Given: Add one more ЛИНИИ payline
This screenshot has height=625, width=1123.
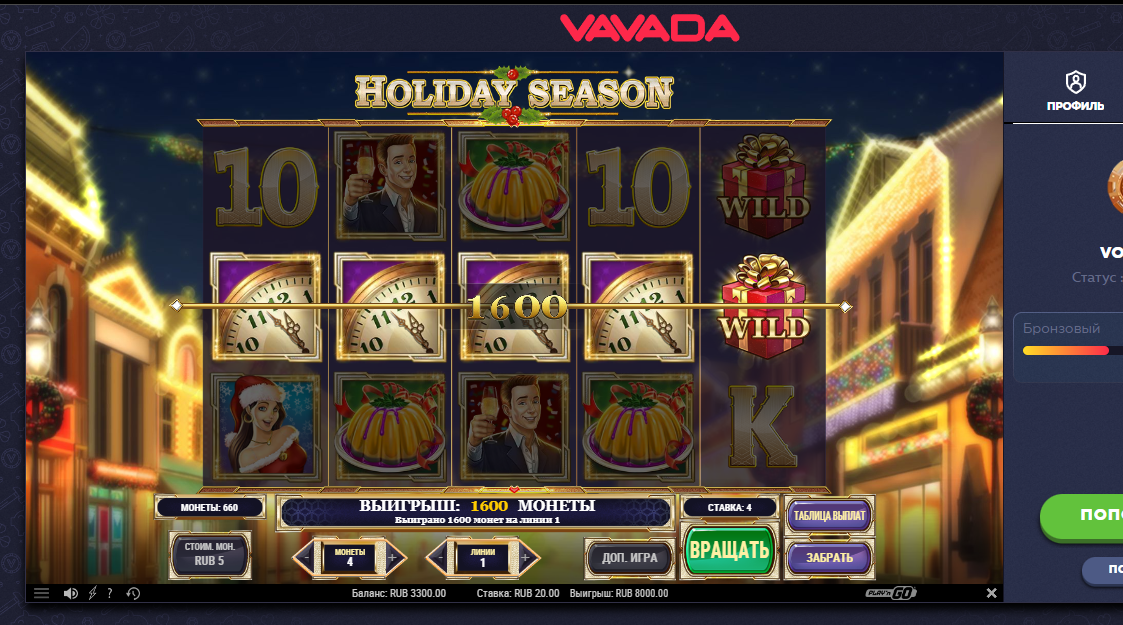Looking at the screenshot, I should (x=526, y=557).
